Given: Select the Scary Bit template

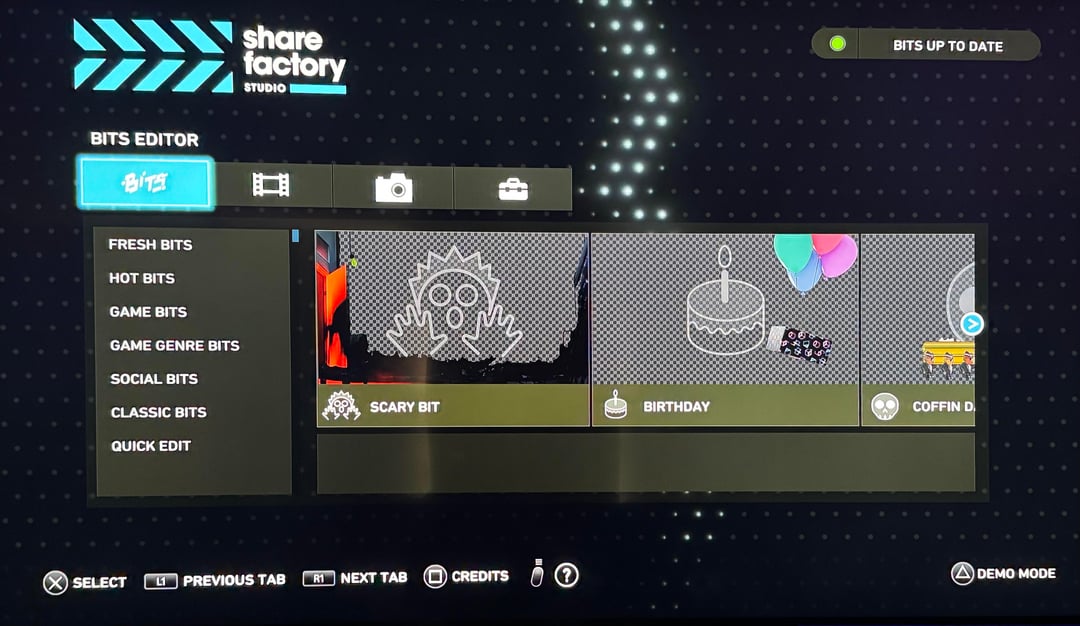Looking at the screenshot, I should pos(453,330).
